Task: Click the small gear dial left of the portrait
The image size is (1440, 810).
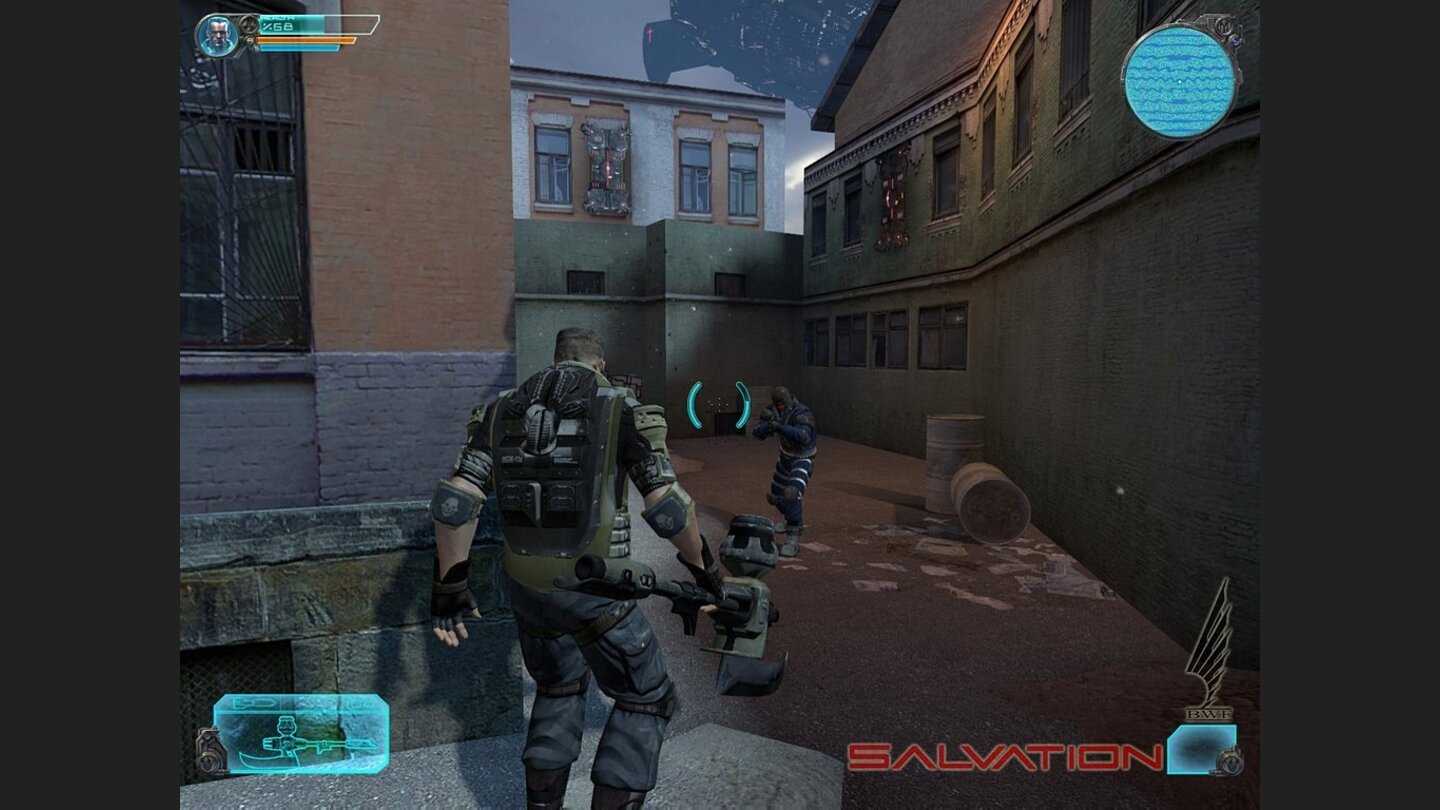Action: 250,27
